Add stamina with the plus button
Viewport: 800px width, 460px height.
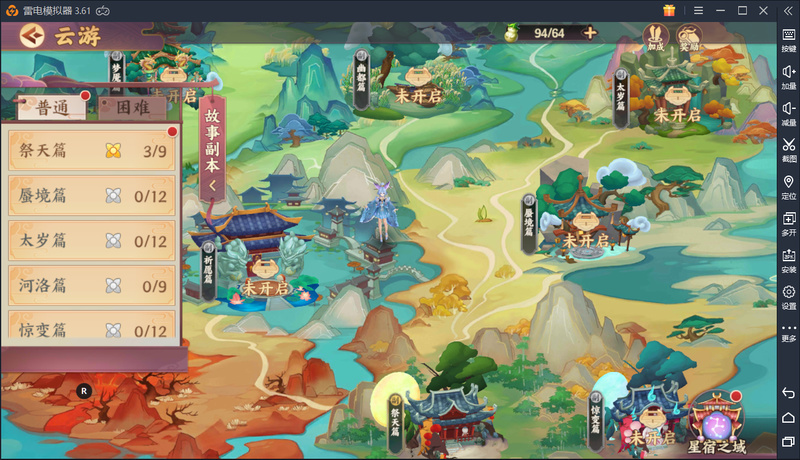[590, 33]
